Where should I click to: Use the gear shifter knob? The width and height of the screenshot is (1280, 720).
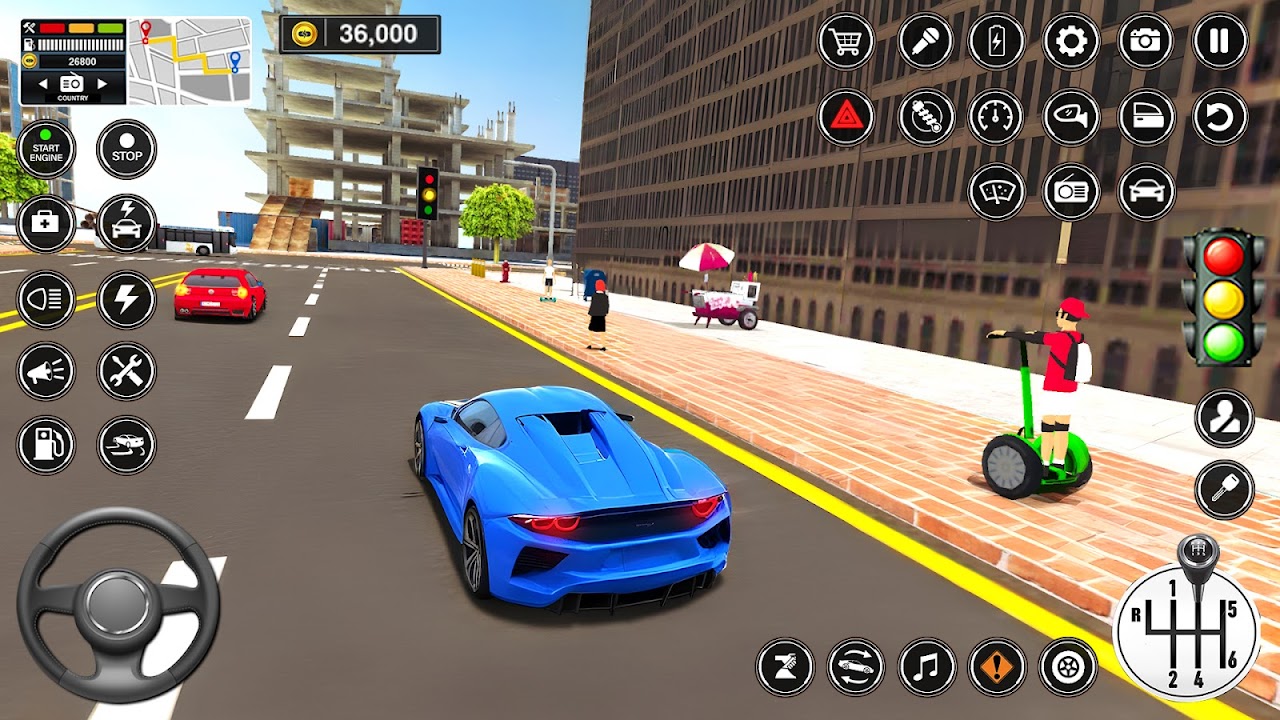tap(1197, 553)
